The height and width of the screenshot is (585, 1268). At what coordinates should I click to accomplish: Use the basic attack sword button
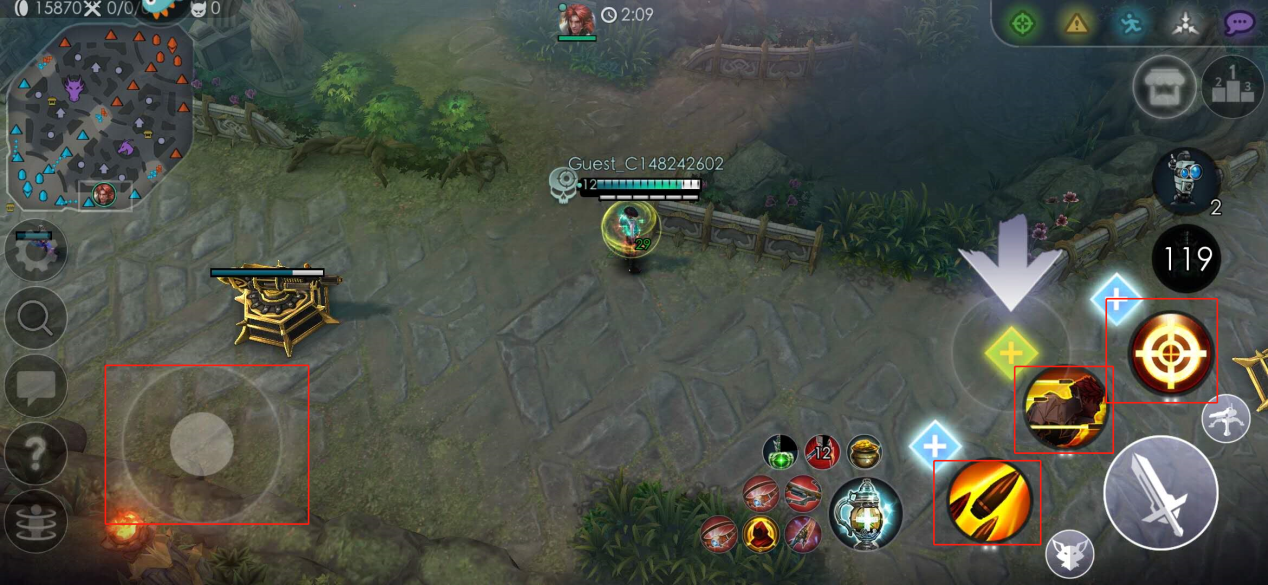(1160, 493)
